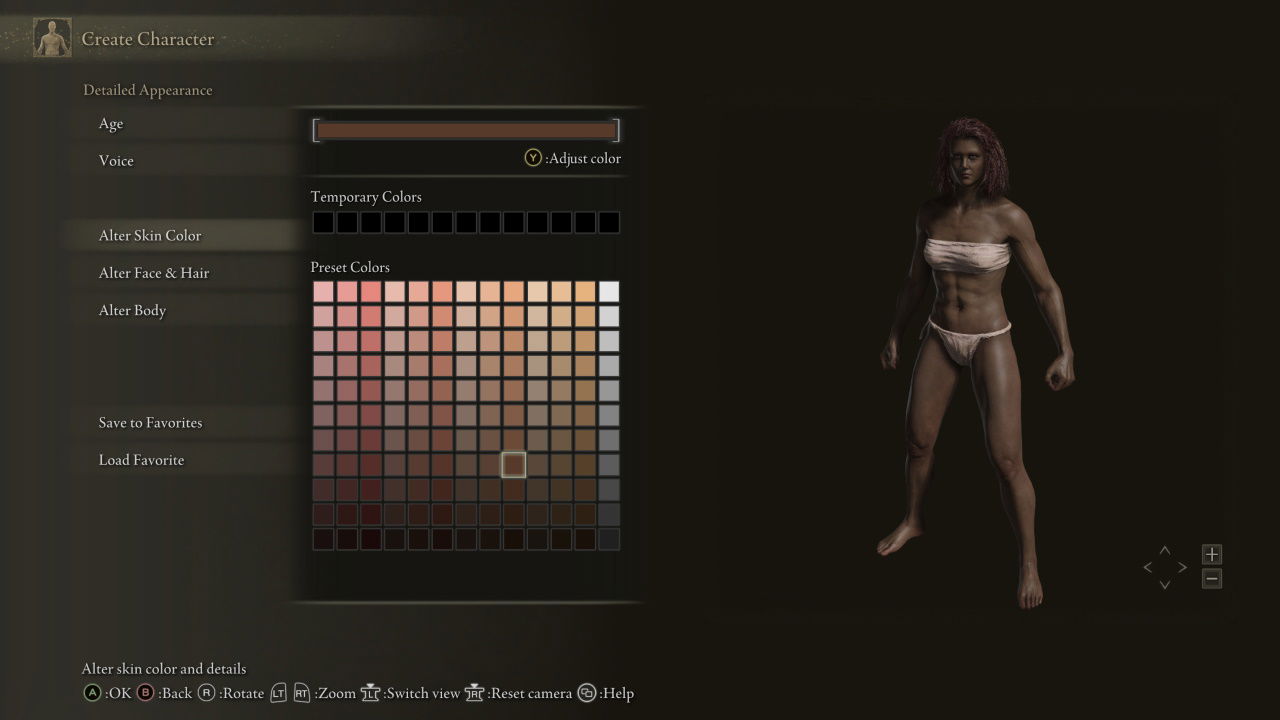
Task: Click the character portrait icon in the header
Action: point(51,37)
